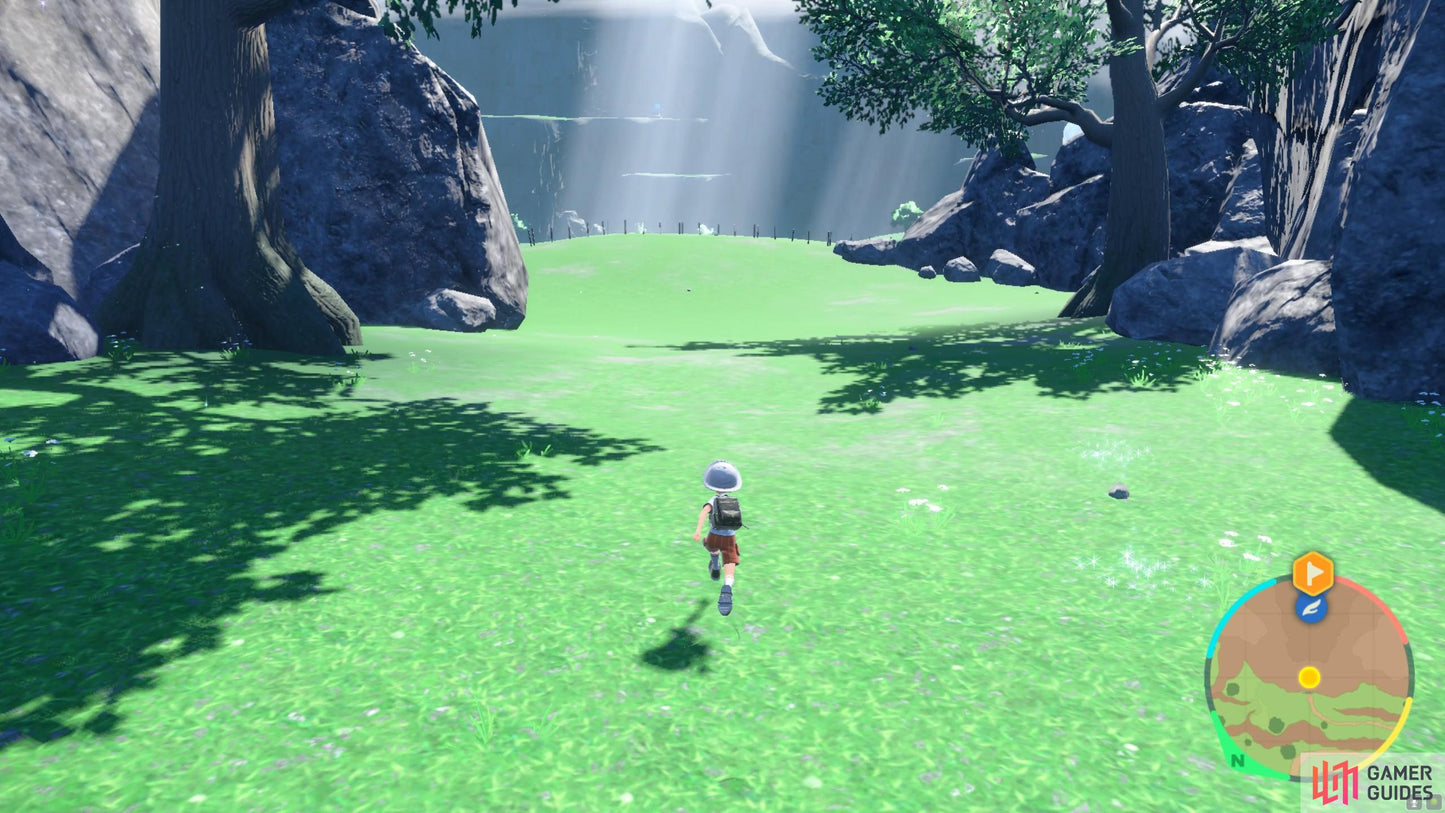Click the Gamer Guides logo icon
1445x813 pixels.
(x=1333, y=781)
